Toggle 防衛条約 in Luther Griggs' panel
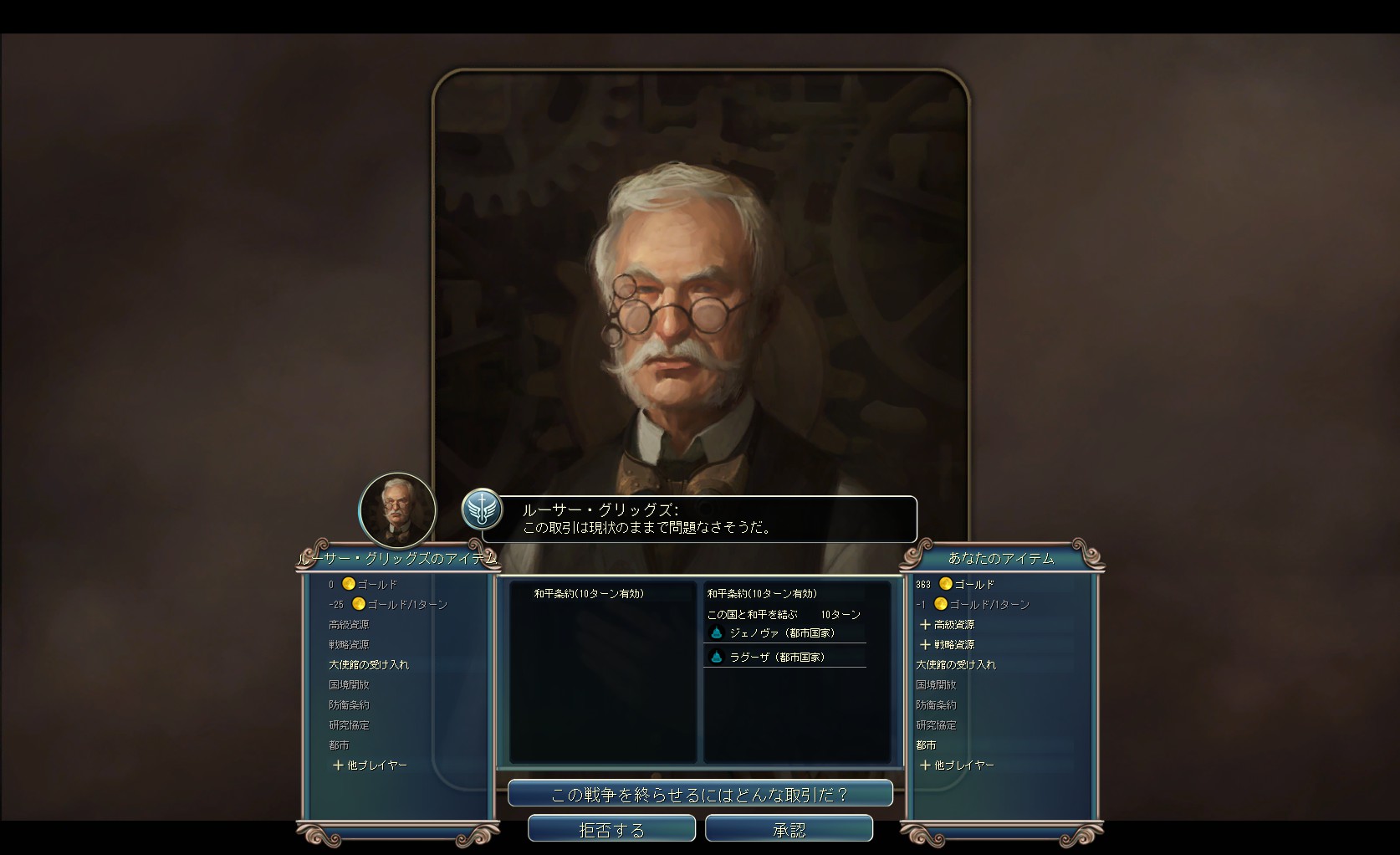1400x855 pixels. [350, 705]
